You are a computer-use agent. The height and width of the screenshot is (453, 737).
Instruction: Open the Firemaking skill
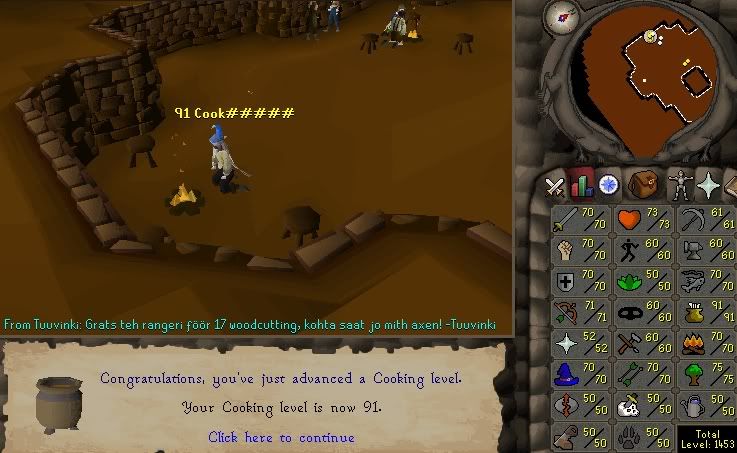(x=704, y=344)
